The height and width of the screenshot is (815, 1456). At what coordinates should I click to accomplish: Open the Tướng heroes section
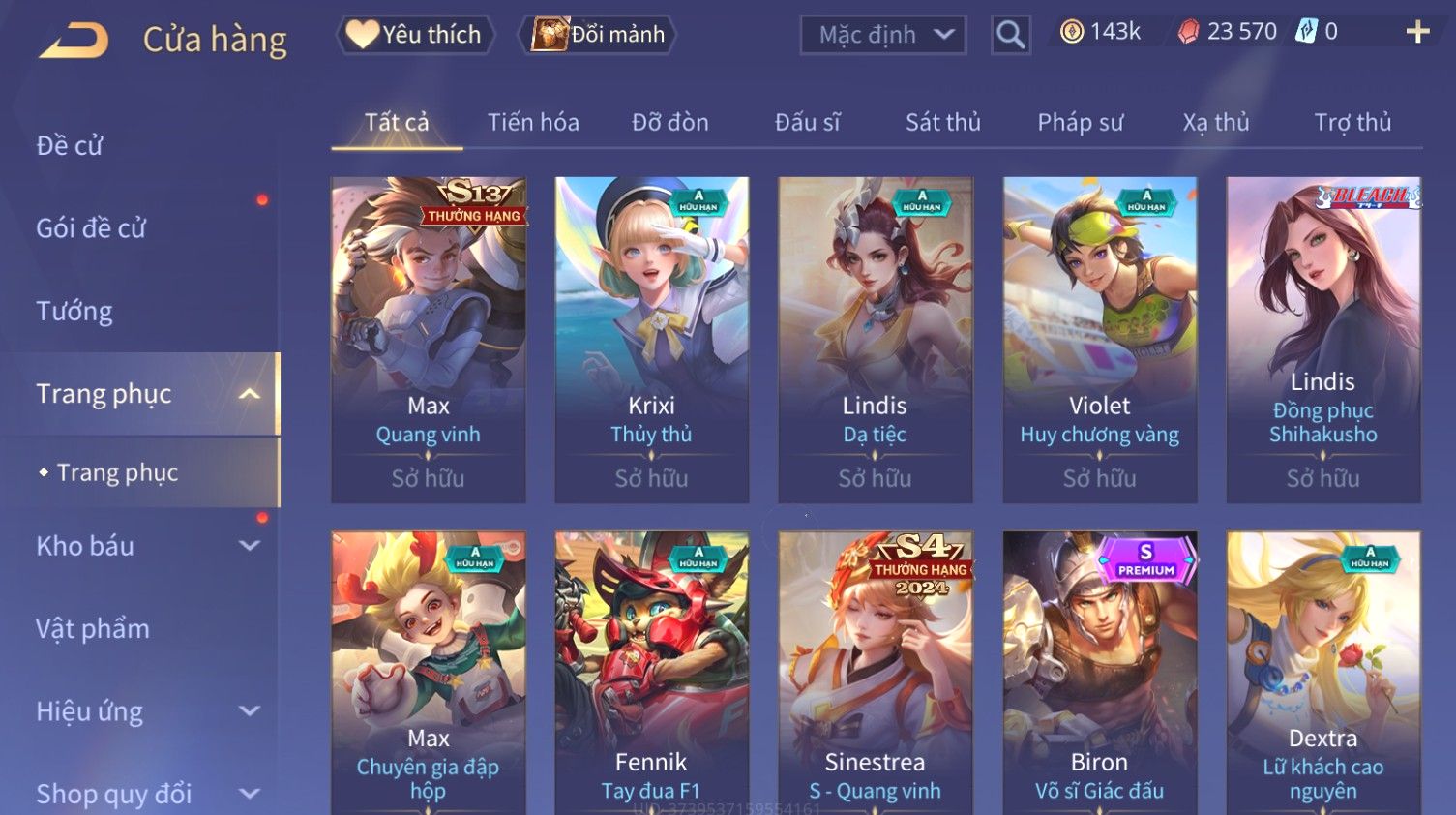[x=74, y=312]
